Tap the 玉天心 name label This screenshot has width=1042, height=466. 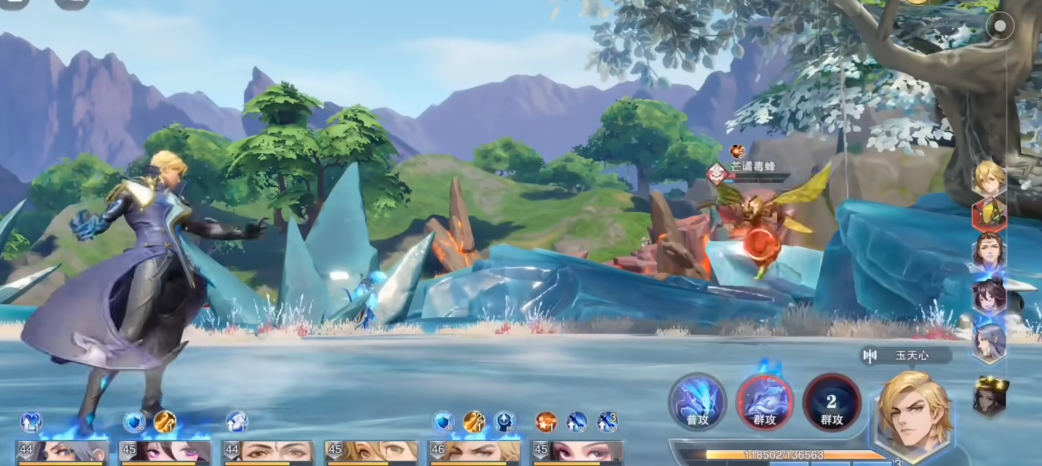click(905, 355)
